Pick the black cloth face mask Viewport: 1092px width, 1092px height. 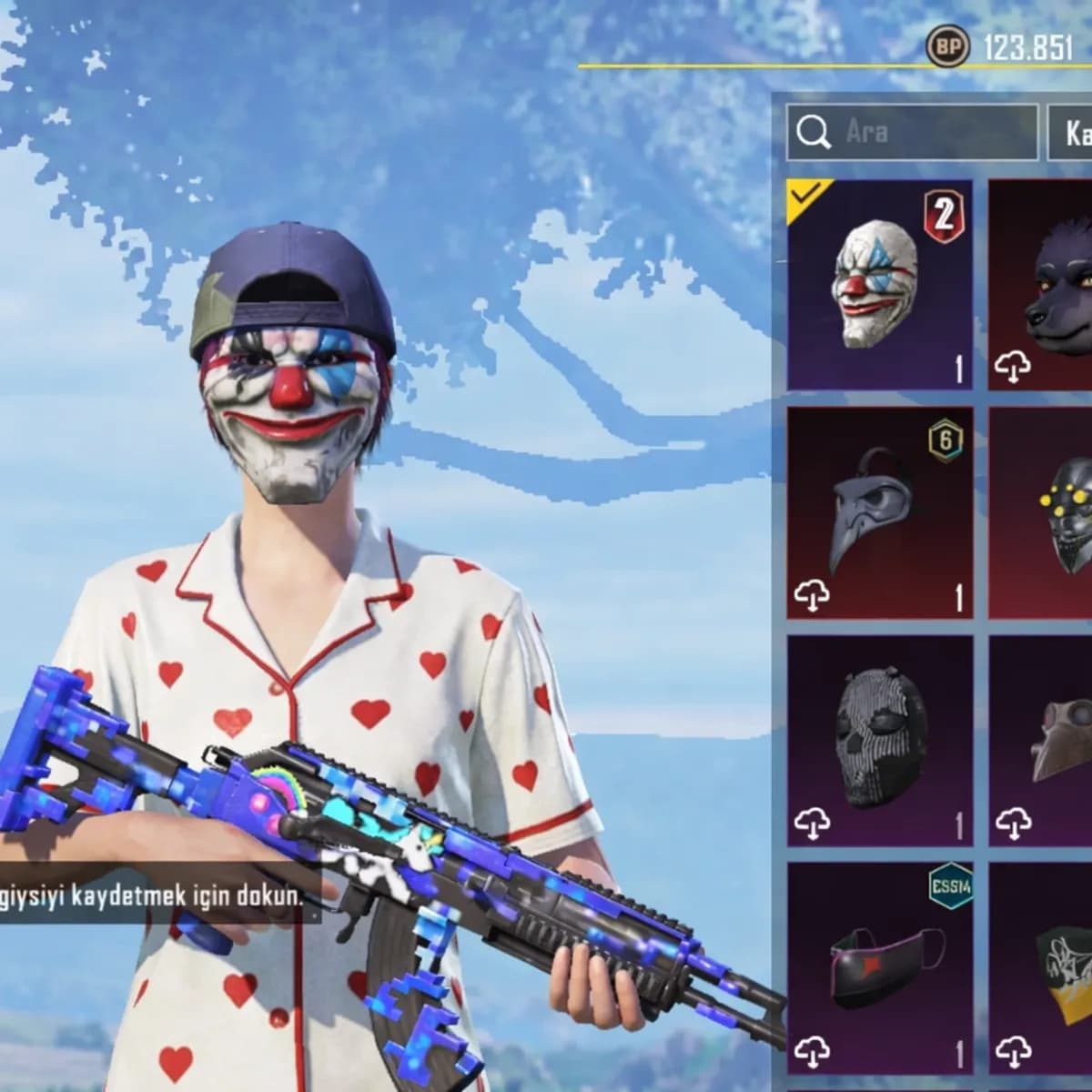[x=880, y=967]
